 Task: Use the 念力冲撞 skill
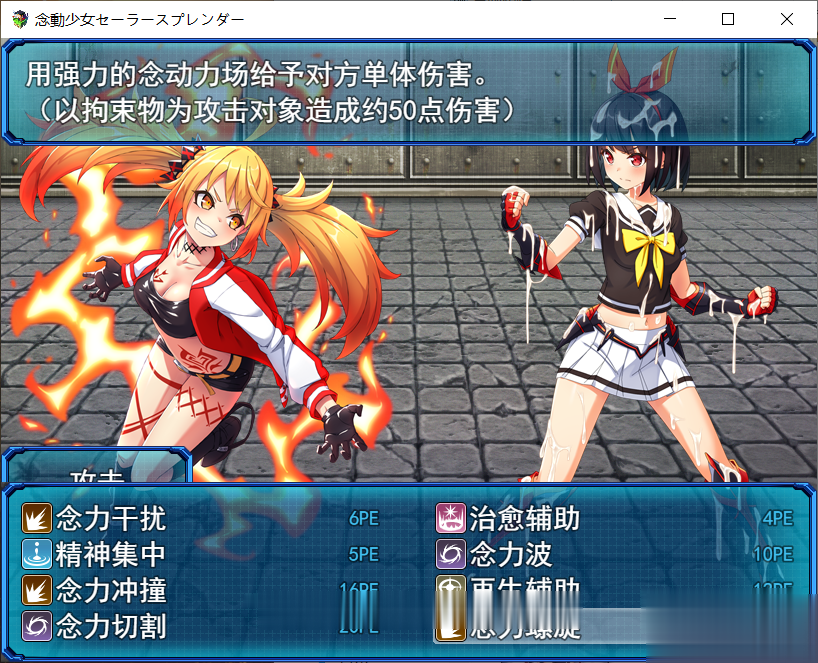(x=111, y=589)
